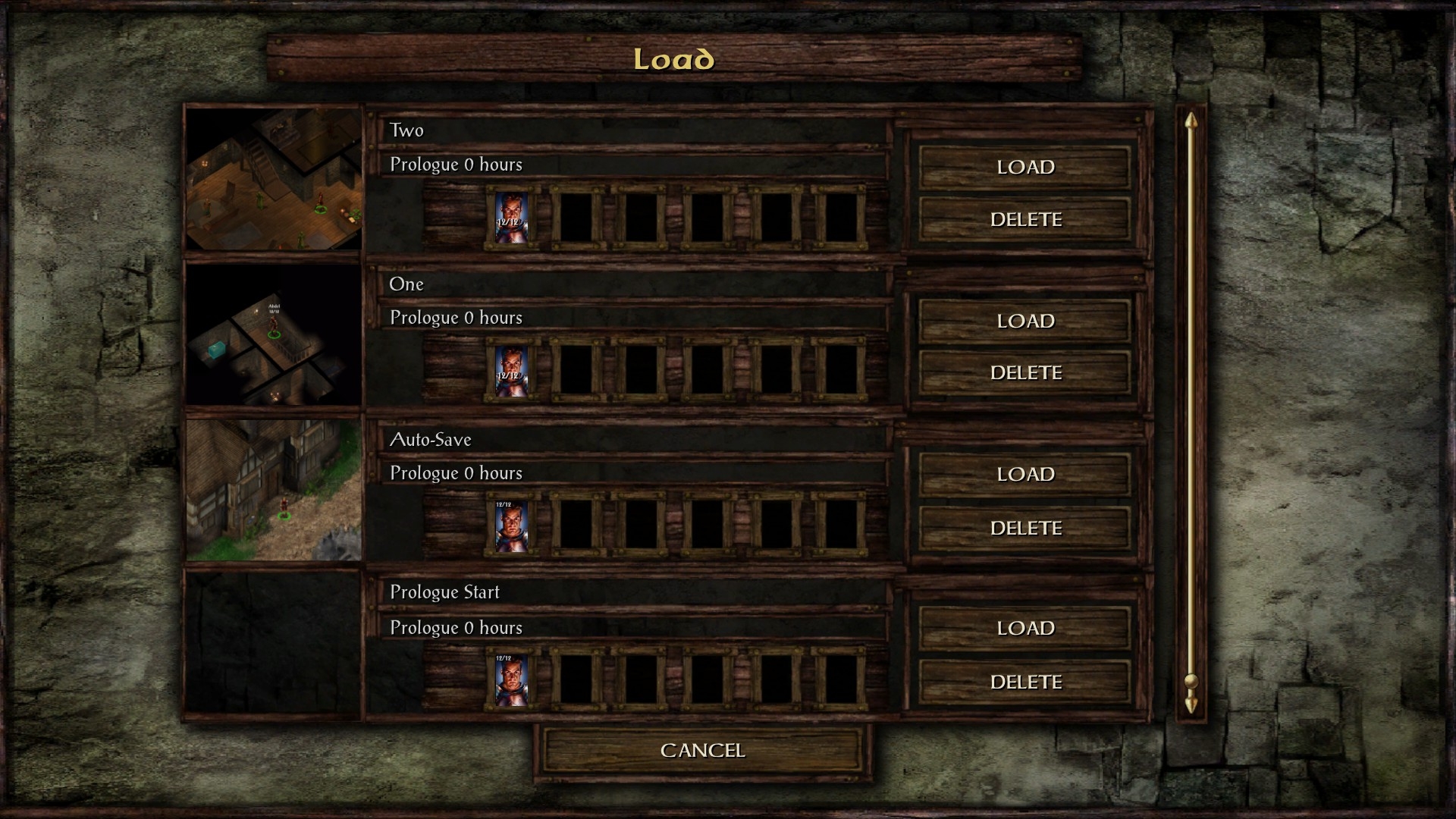The height and width of the screenshot is (819, 1456).
Task: Select the character portrait in Auto-Save
Action: pyautogui.click(x=511, y=526)
